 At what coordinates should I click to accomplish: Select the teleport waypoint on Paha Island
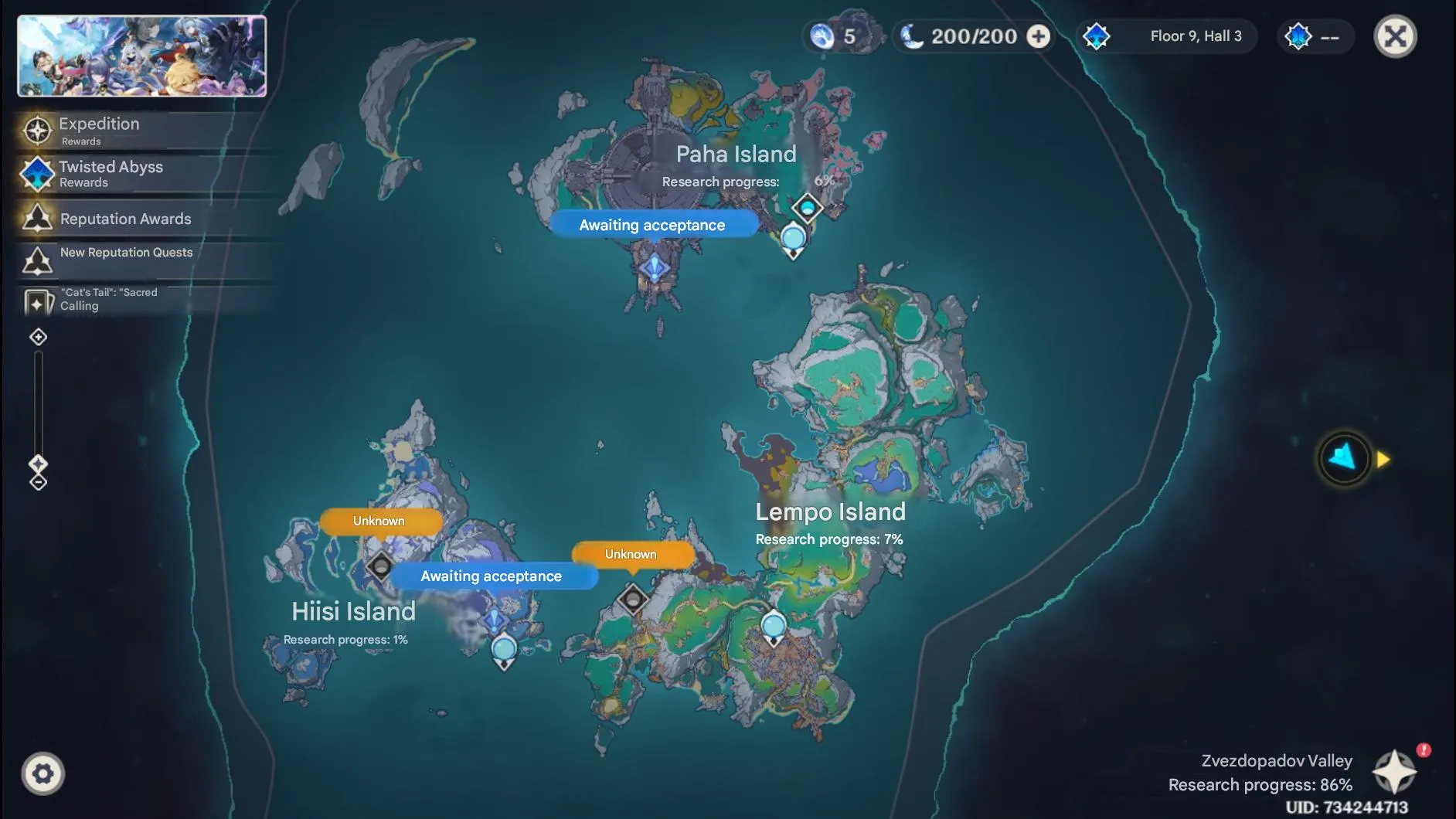tap(793, 238)
